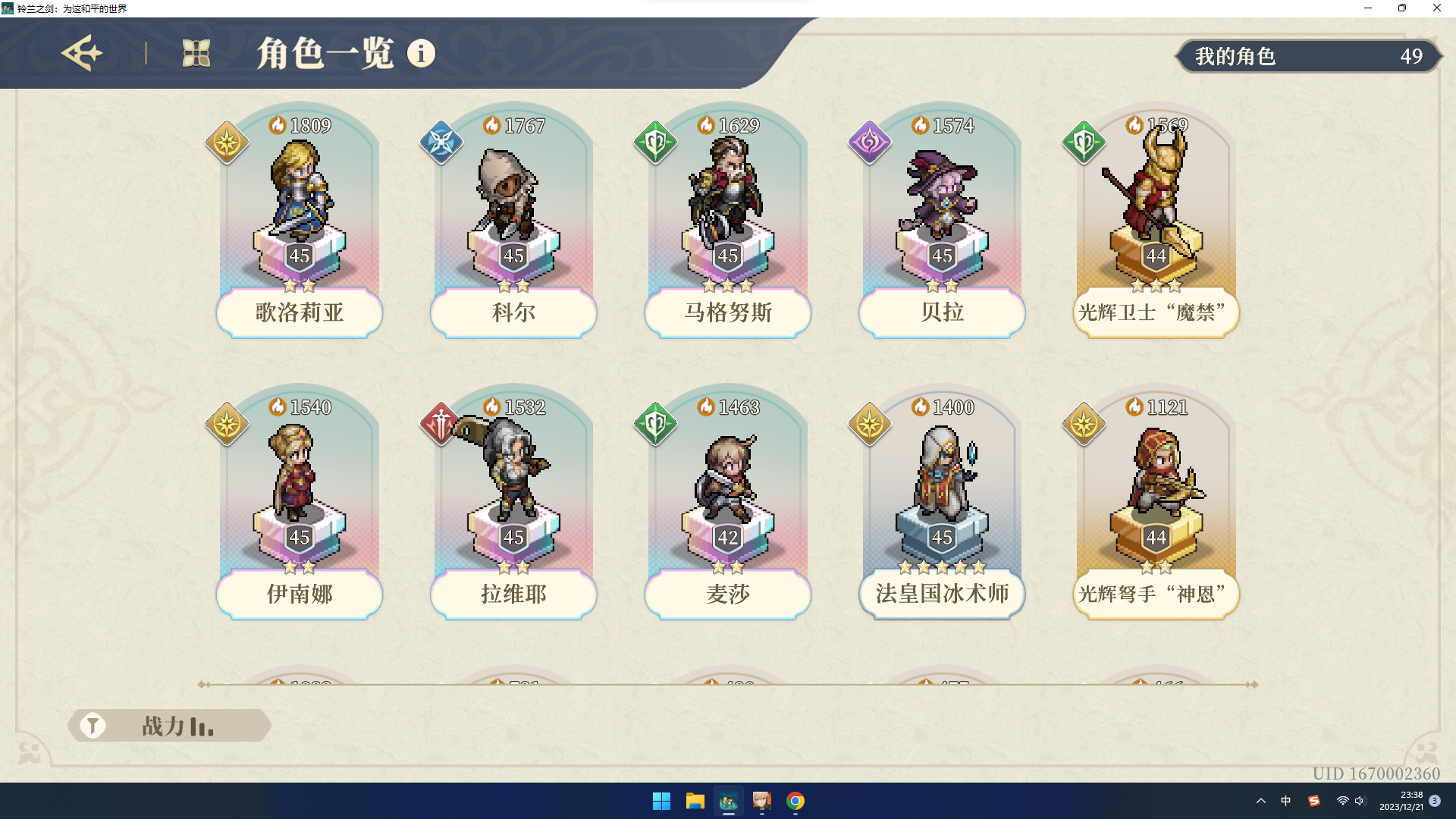Click the green class emblem on 马格努斯's card
Screen dimensions: 1456x819
(x=655, y=140)
